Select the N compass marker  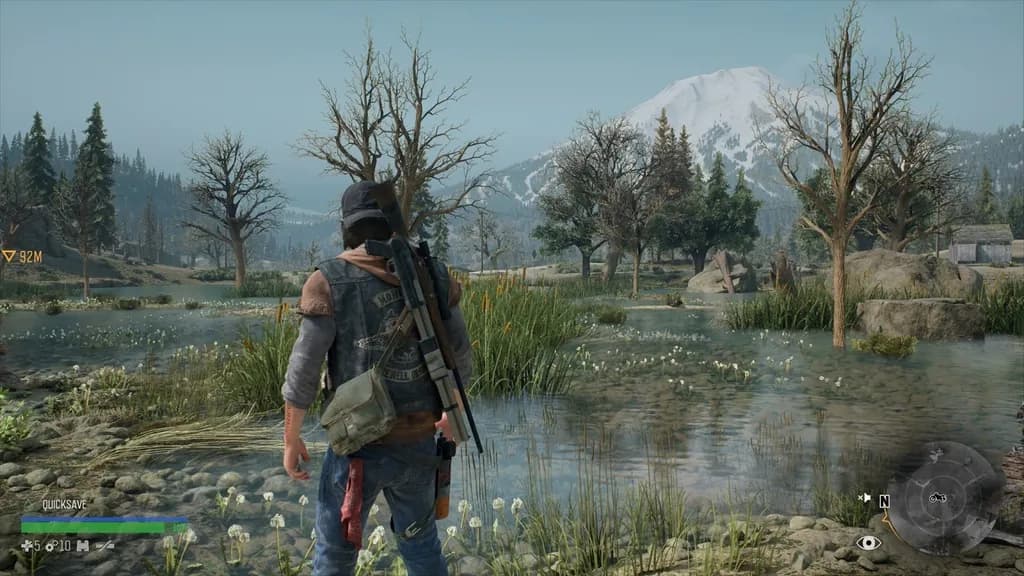(884, 501)
